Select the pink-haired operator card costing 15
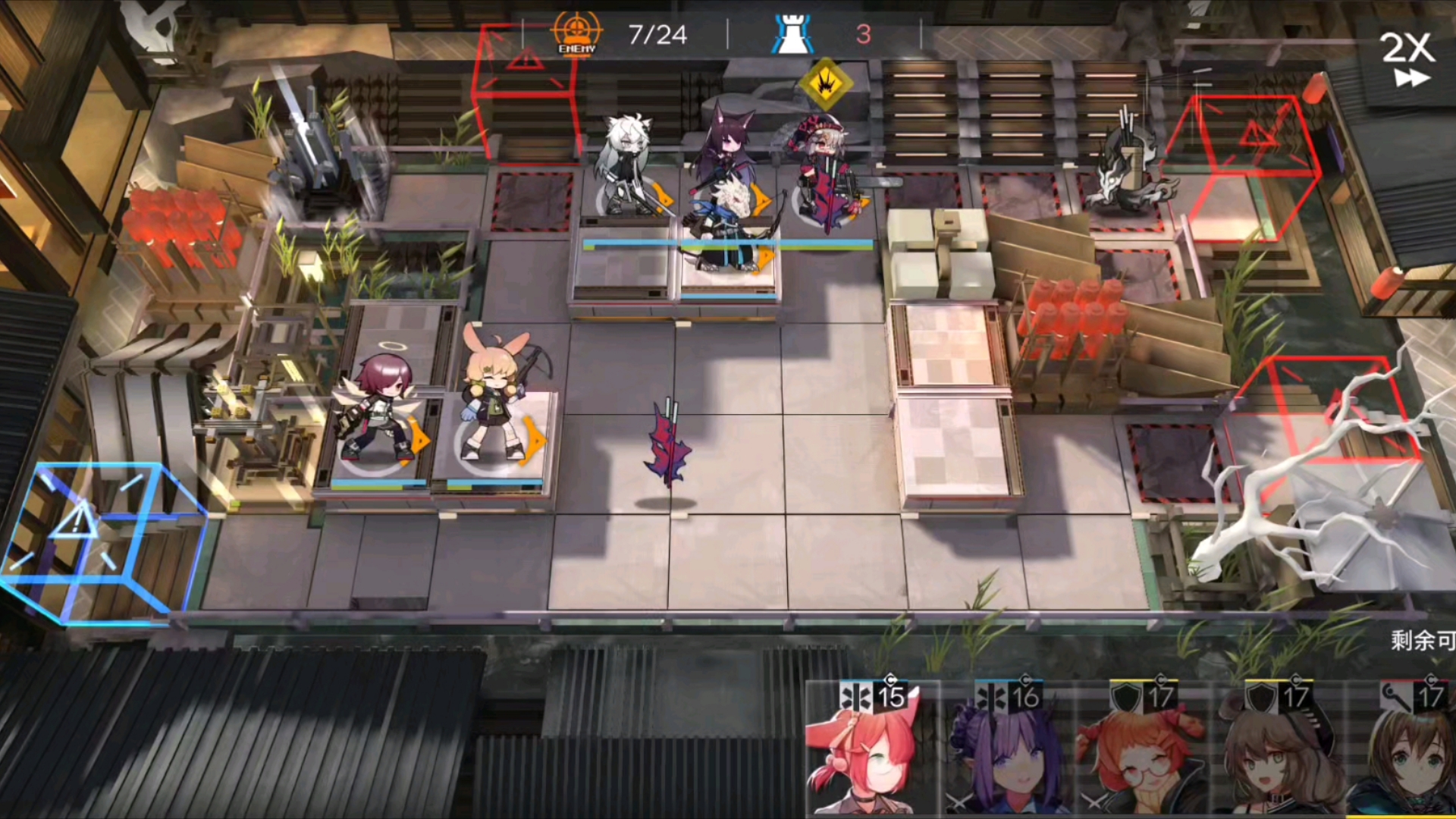This screenshot has height=819, width=1456. coord(872,751)
